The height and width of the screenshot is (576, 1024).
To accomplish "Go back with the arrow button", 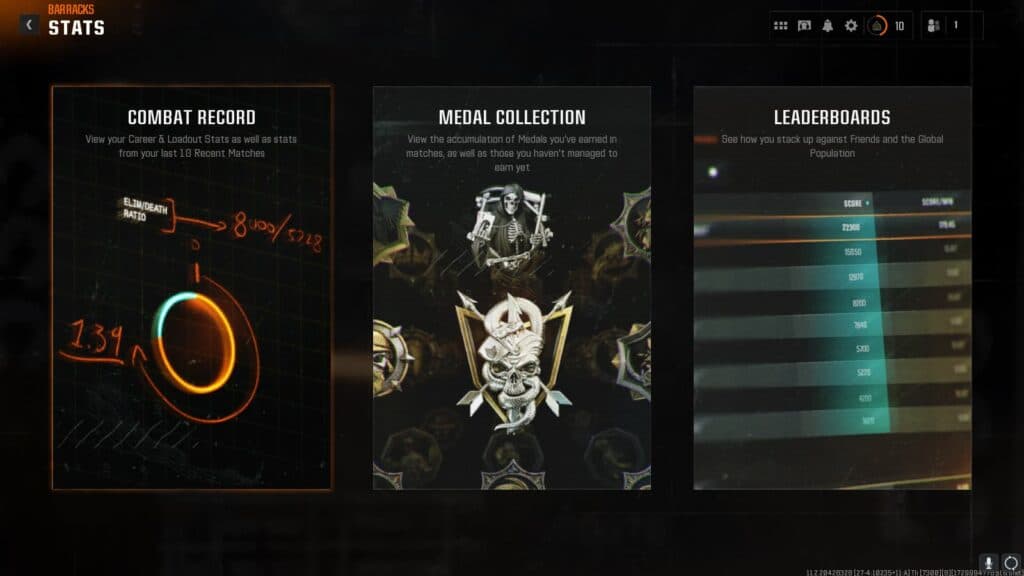I will [28, 24].
